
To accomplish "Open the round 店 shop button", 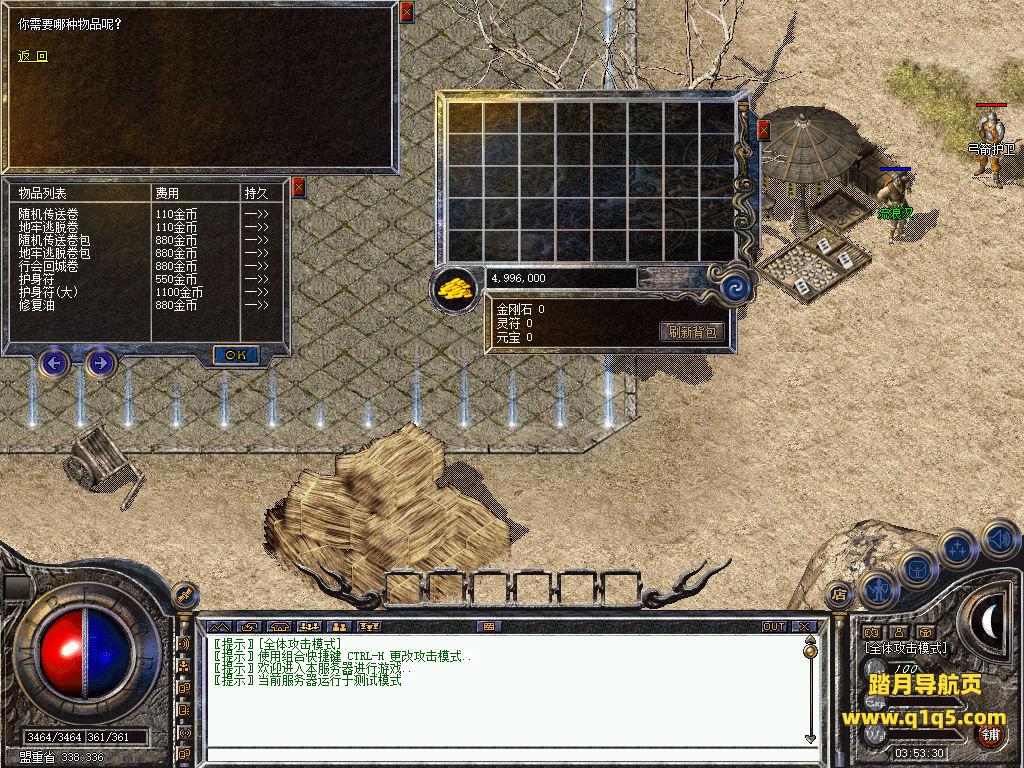I will click(x=838, y=596).
